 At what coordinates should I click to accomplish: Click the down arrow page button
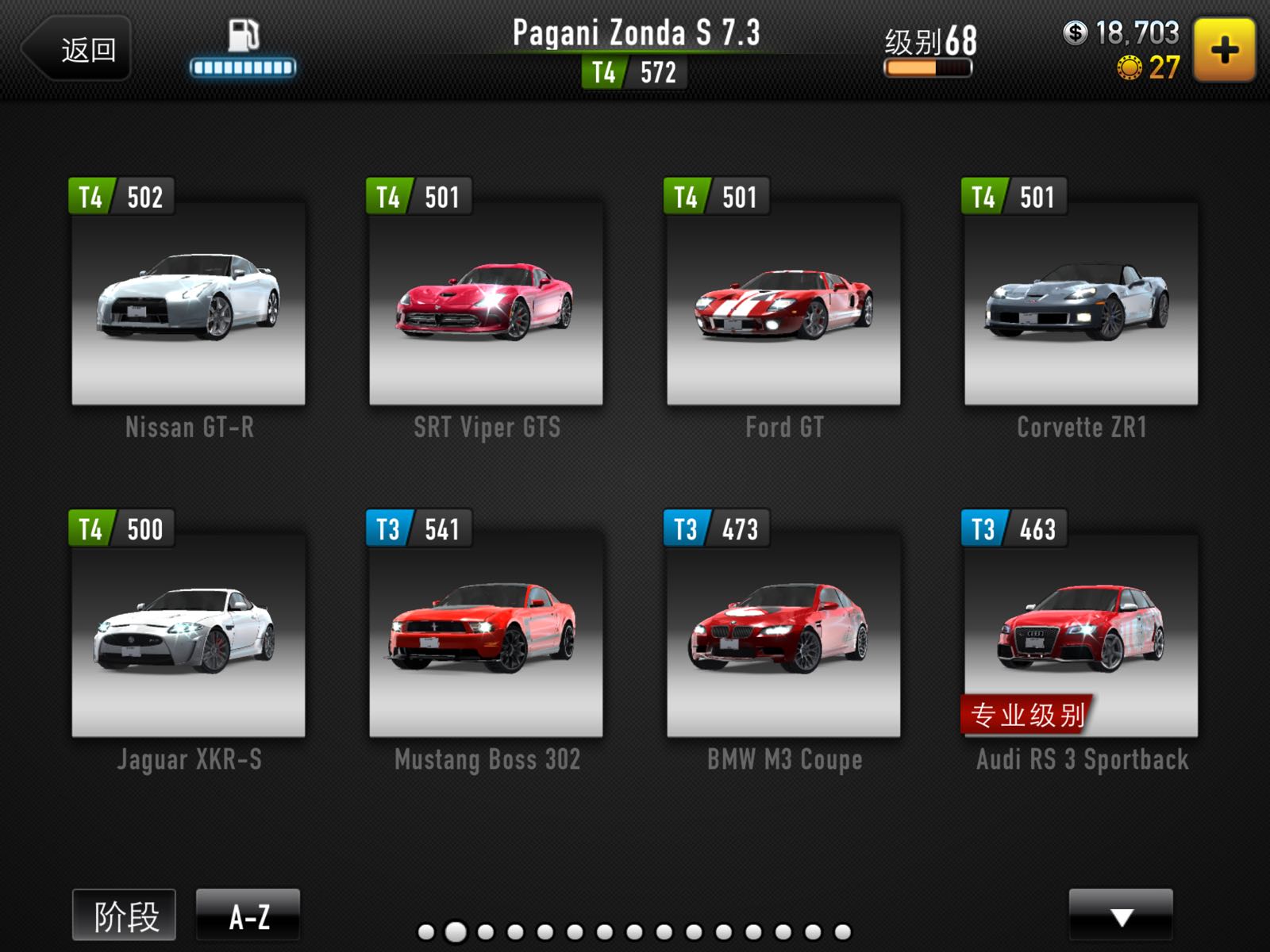click(1120, 916)
